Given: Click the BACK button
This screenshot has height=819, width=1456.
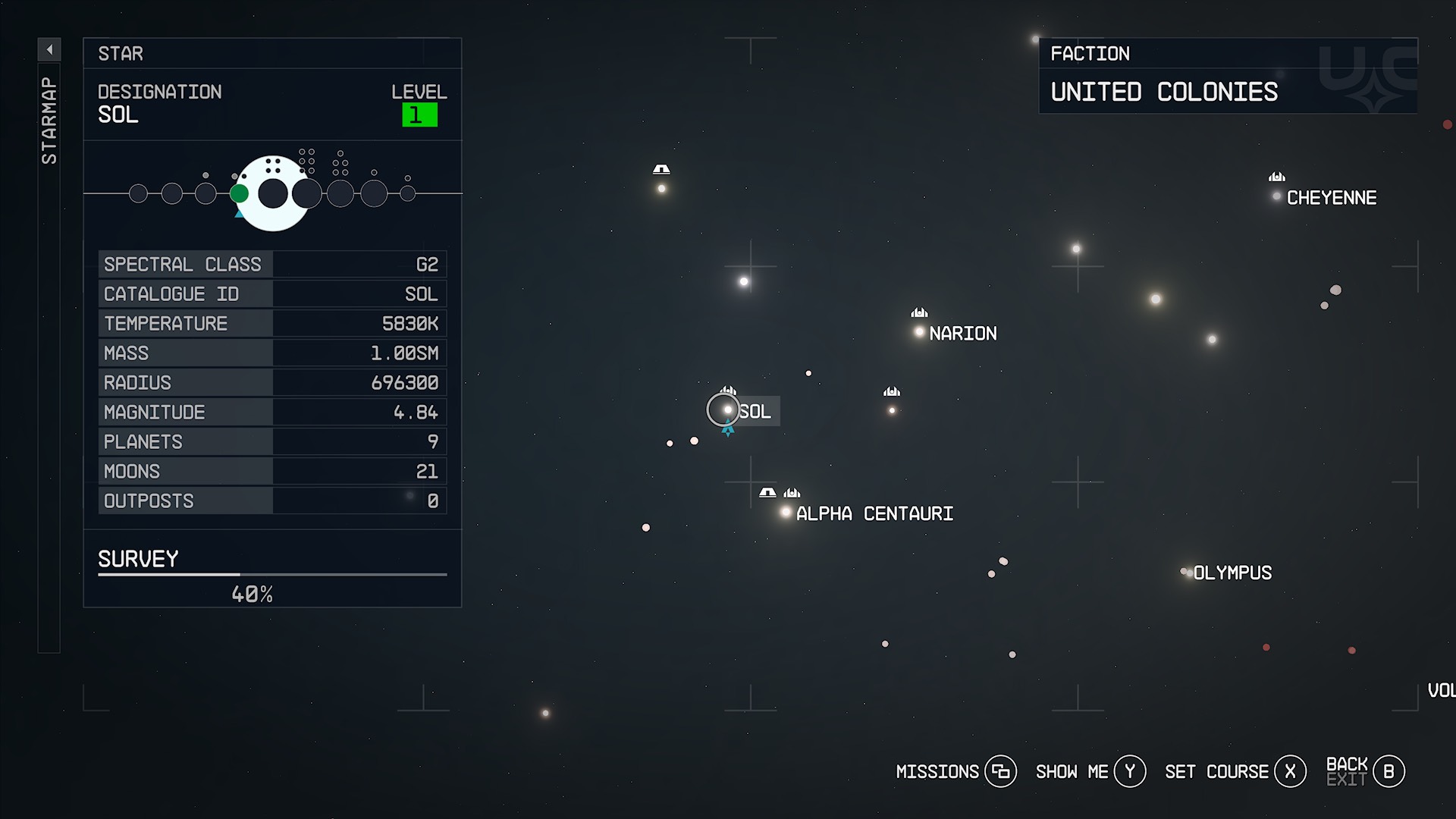Looking at the screenshot, I should [1348, 765].
